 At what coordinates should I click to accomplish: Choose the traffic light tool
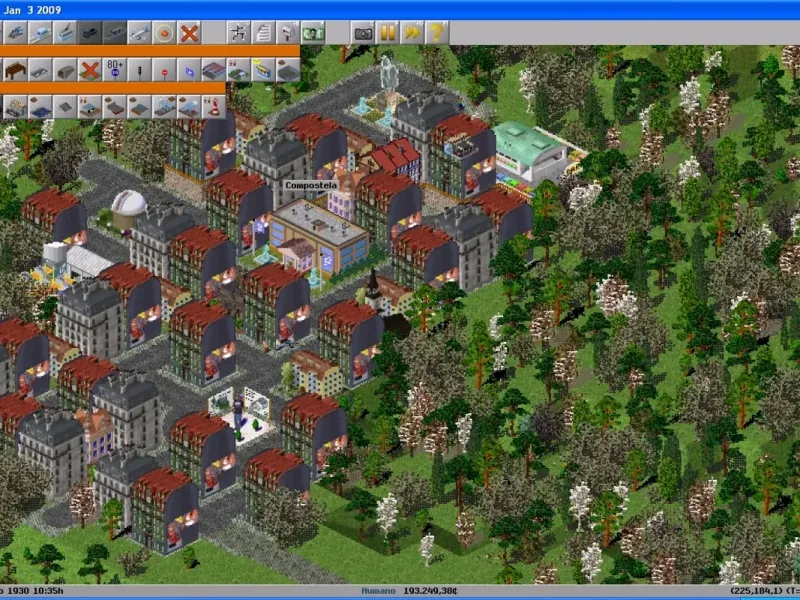click(140, 70)
